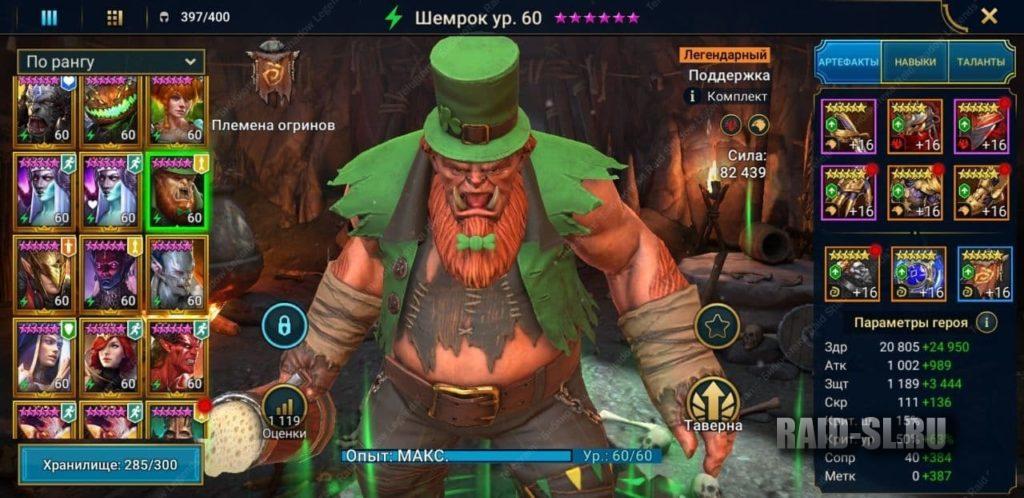Switch to the Навыки tab
The image size is (1024, 498).
[x=916, y=62]
